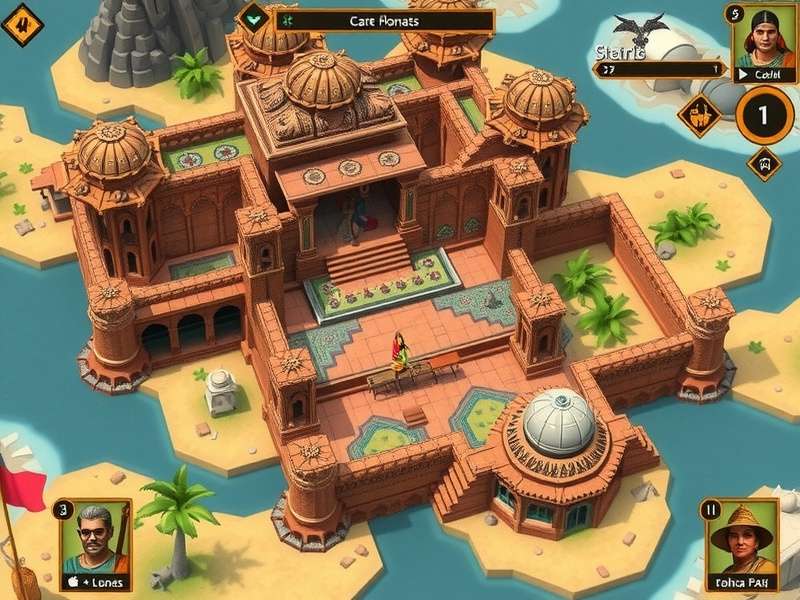This screenshot has height=600, width=800.
Task: Choose the Lones leader portrait with glasses
Action: point(94,538)
